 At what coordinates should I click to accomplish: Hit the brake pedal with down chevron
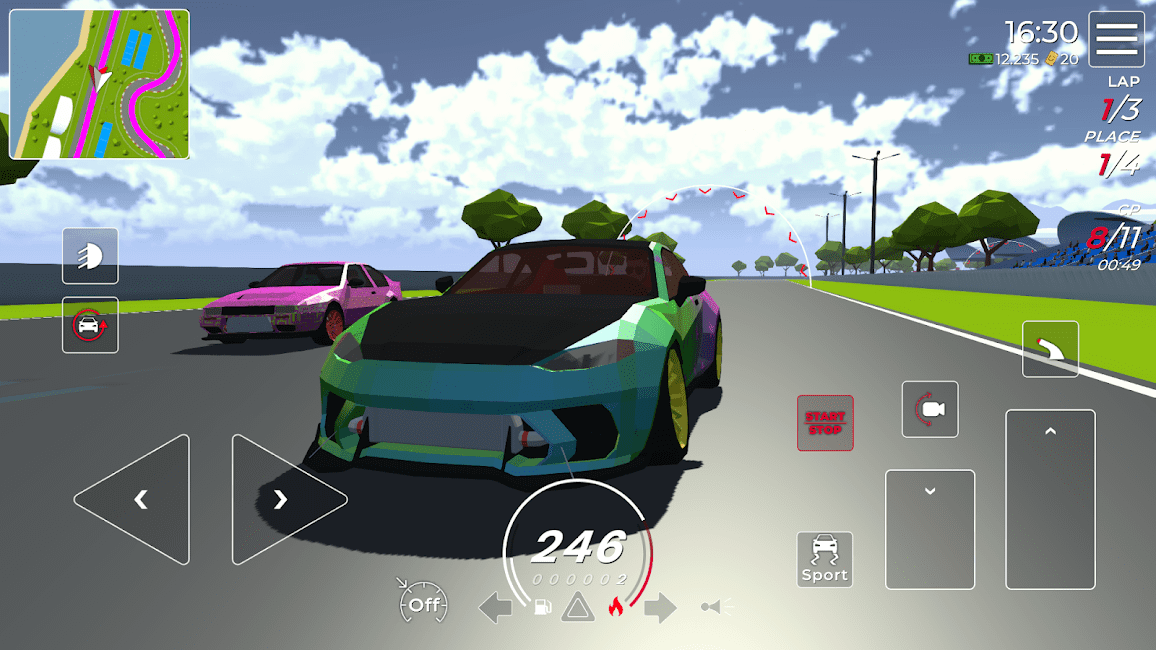point(930,529)
